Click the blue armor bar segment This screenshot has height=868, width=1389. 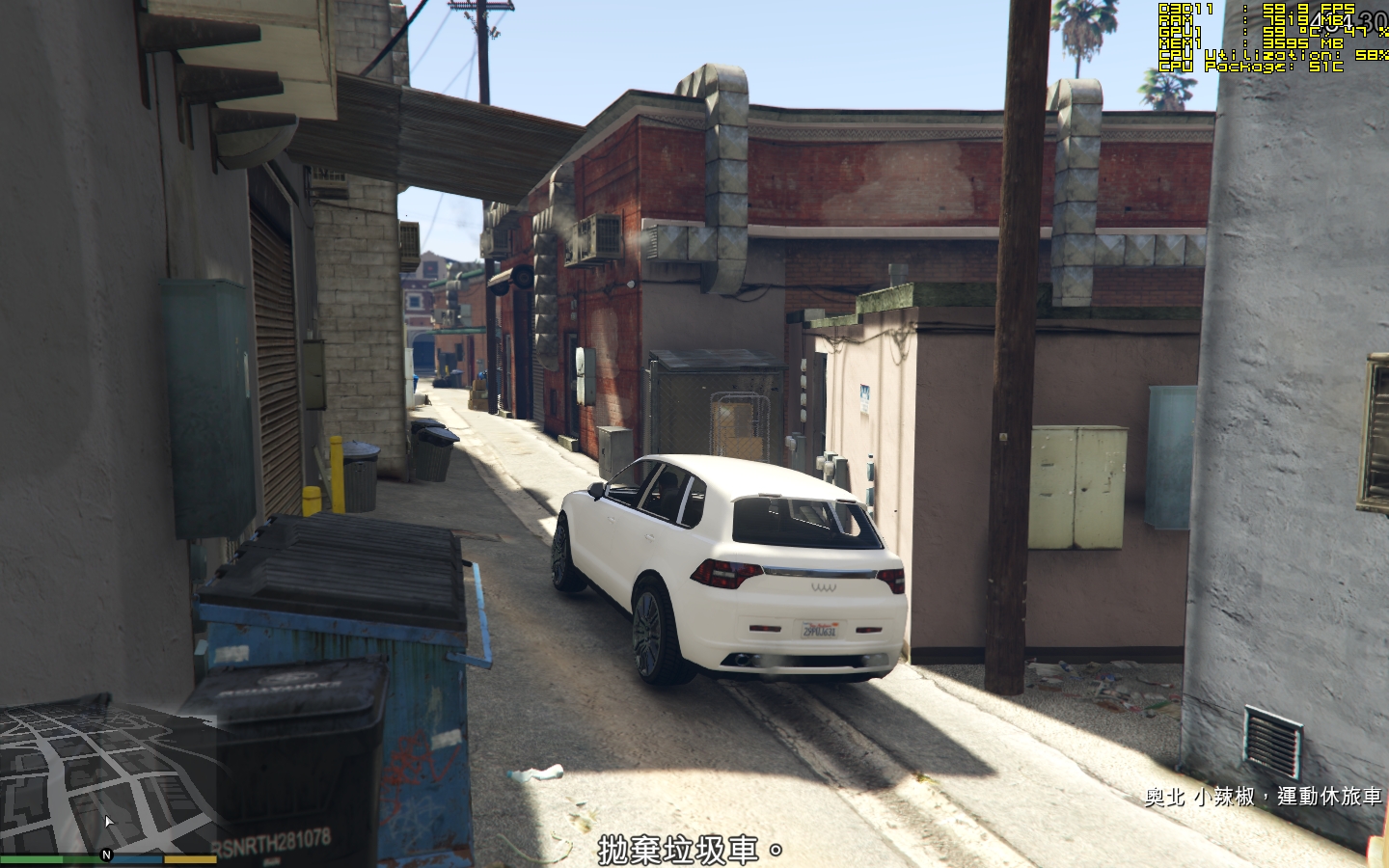(x=135, y=857)
